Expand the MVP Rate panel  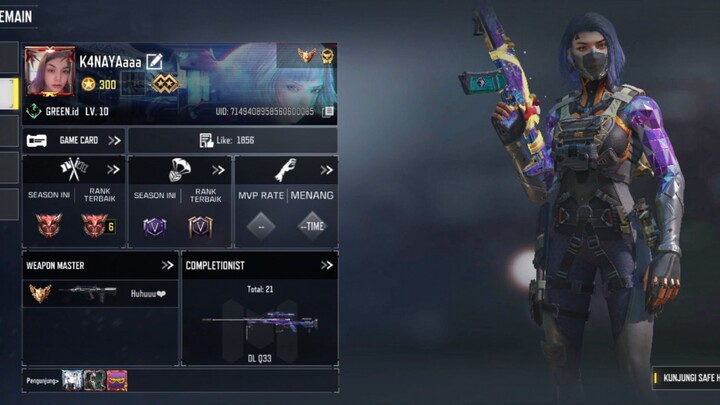tap(326, 169)
